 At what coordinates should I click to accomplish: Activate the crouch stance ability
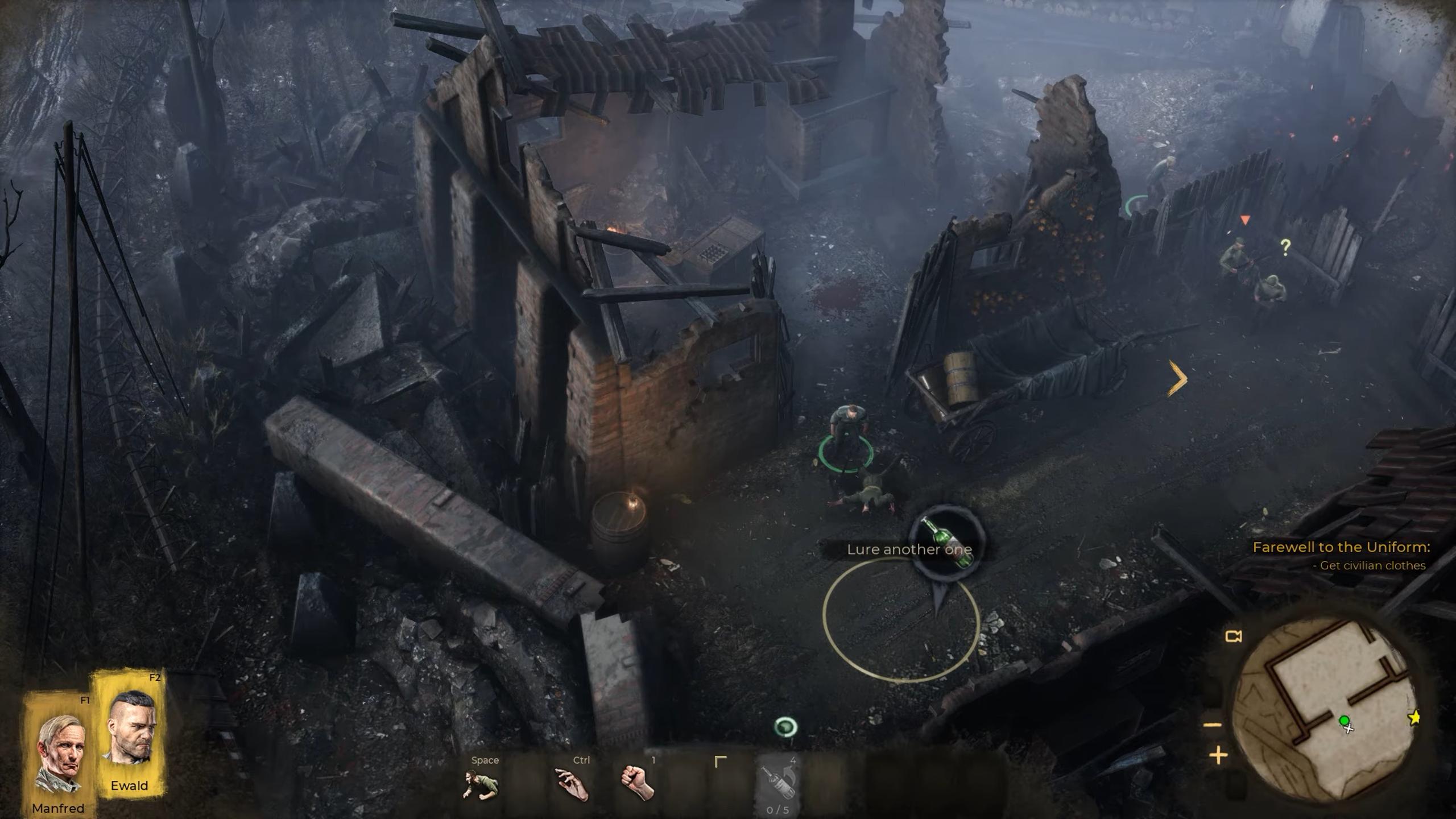pyautogui.click(x=481, y=784)
